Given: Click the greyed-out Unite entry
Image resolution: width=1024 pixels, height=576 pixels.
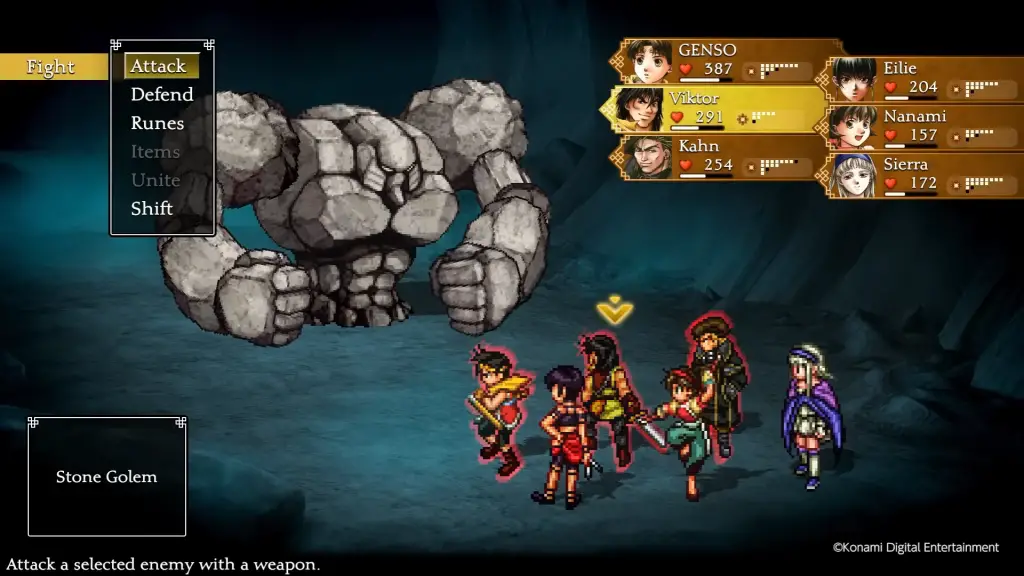Looking at the screenshot, I should coord(155,180).
